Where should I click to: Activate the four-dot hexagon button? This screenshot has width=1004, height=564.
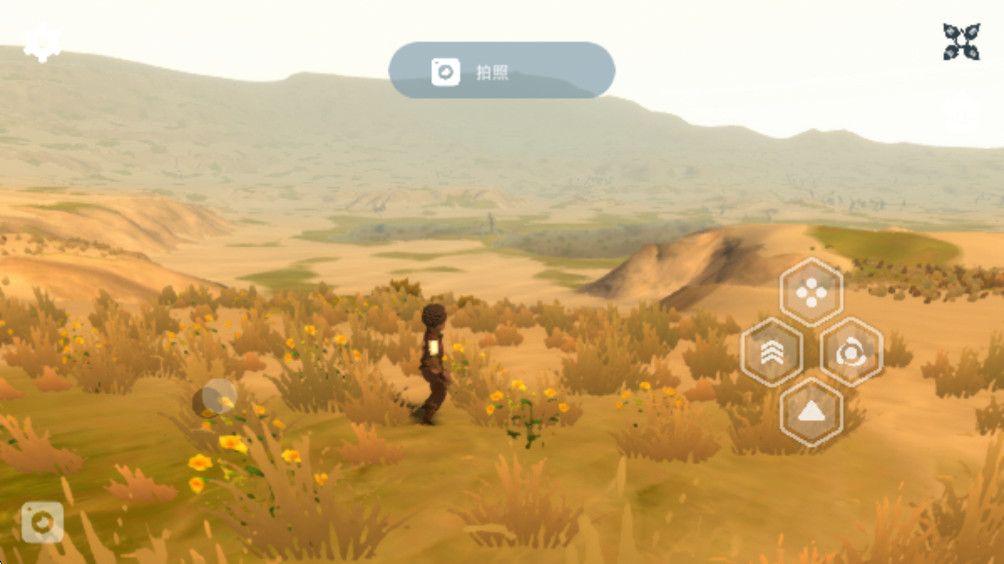811,292
